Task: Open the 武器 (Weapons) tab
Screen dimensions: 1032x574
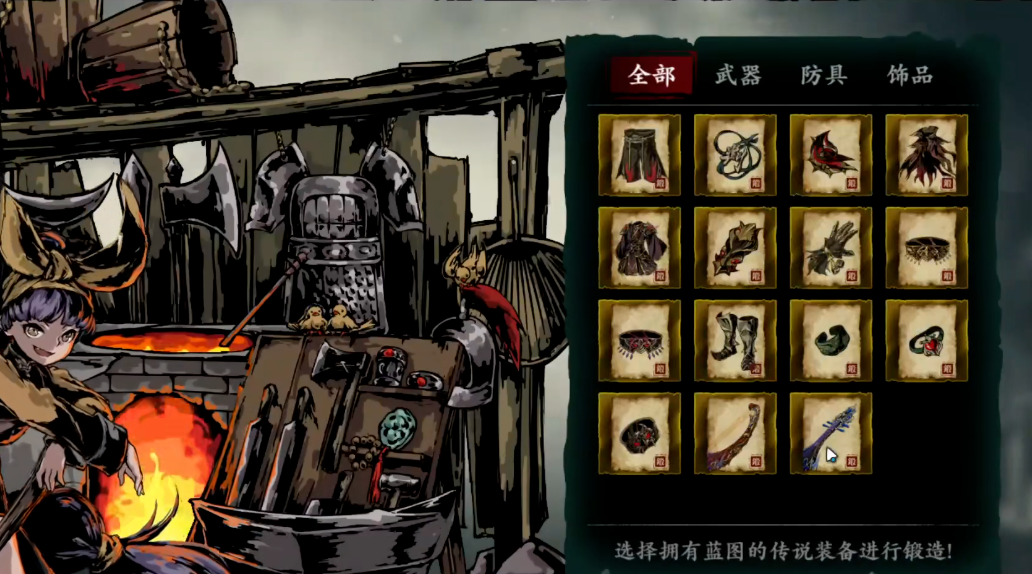Action: (x=738, y=75)
